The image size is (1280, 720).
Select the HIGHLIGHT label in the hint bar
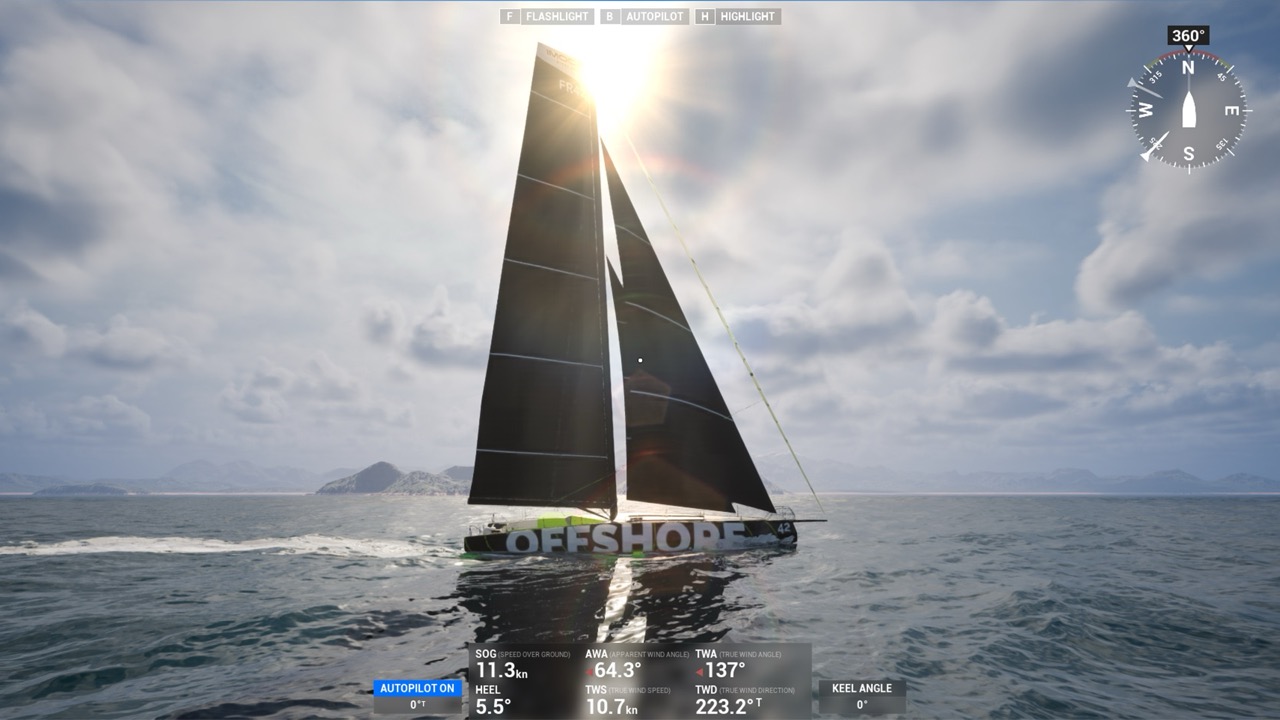coord(747,16)
